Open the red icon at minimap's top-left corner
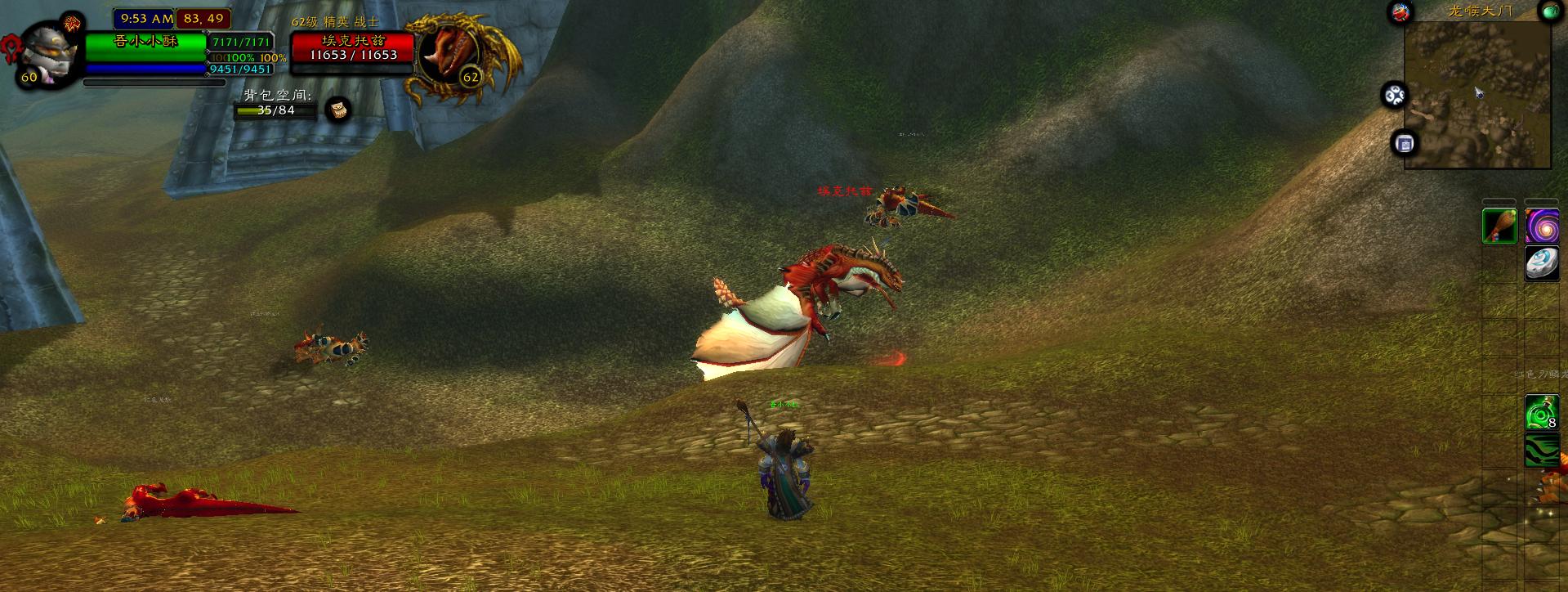Viewport: 1568px width, 592px height. 1401,12
